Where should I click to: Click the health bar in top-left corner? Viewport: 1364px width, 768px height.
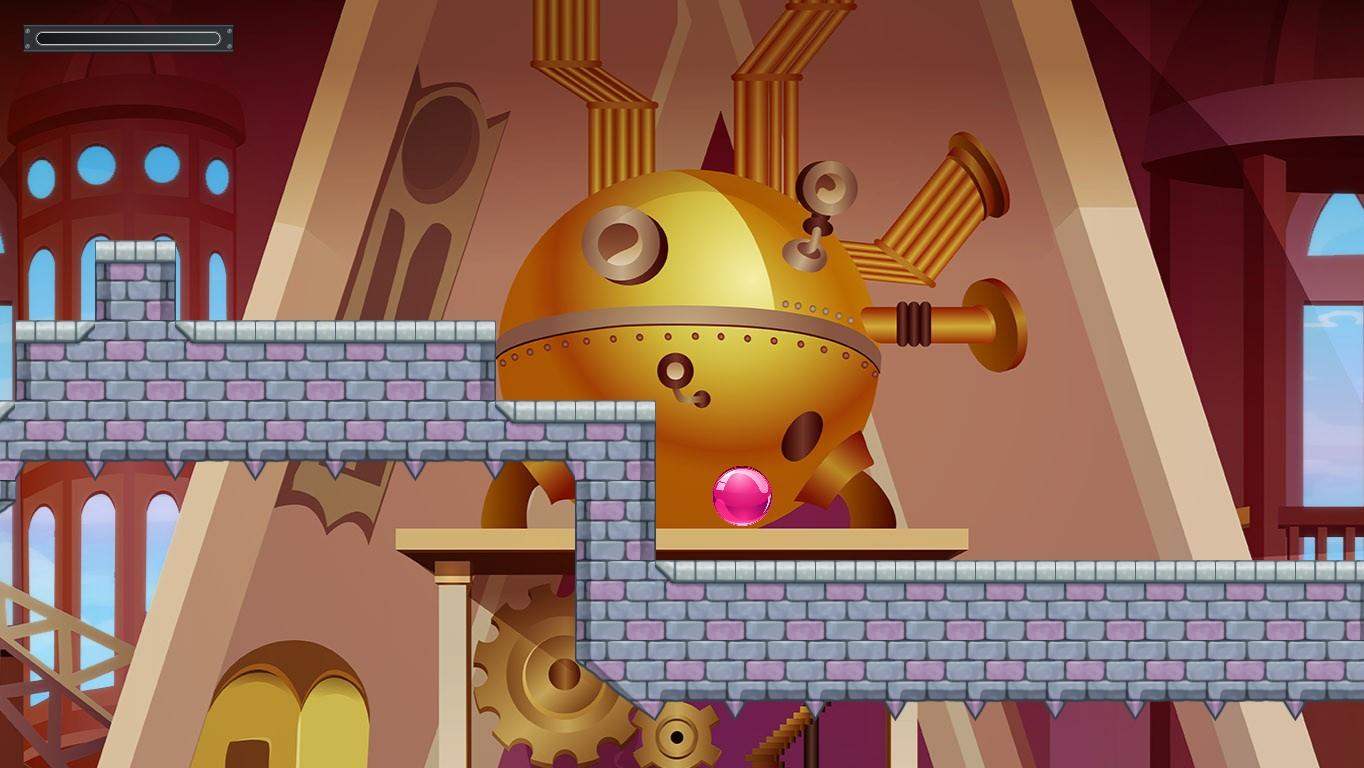(127, 38)
